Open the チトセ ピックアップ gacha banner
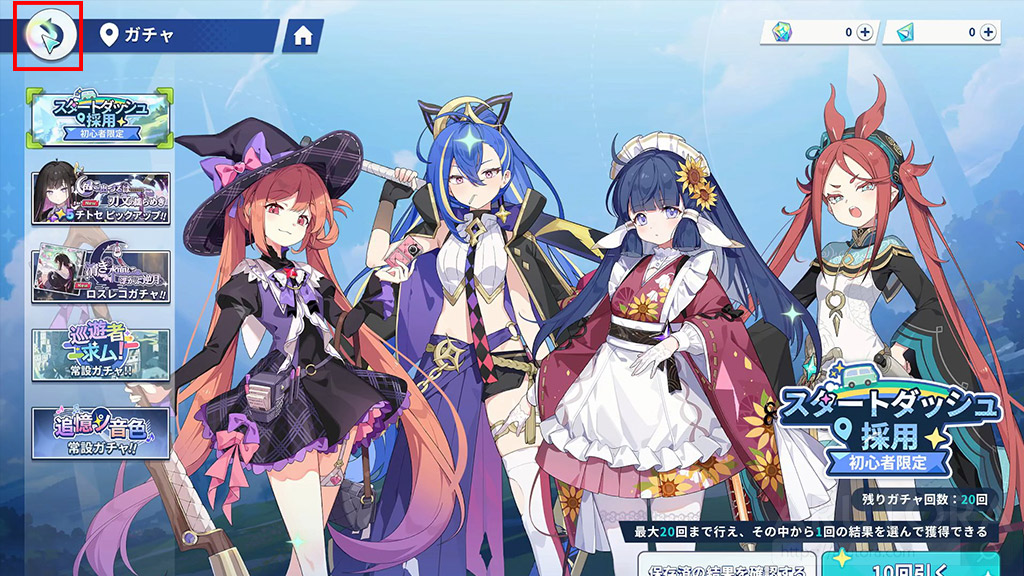 coord(100,198)
